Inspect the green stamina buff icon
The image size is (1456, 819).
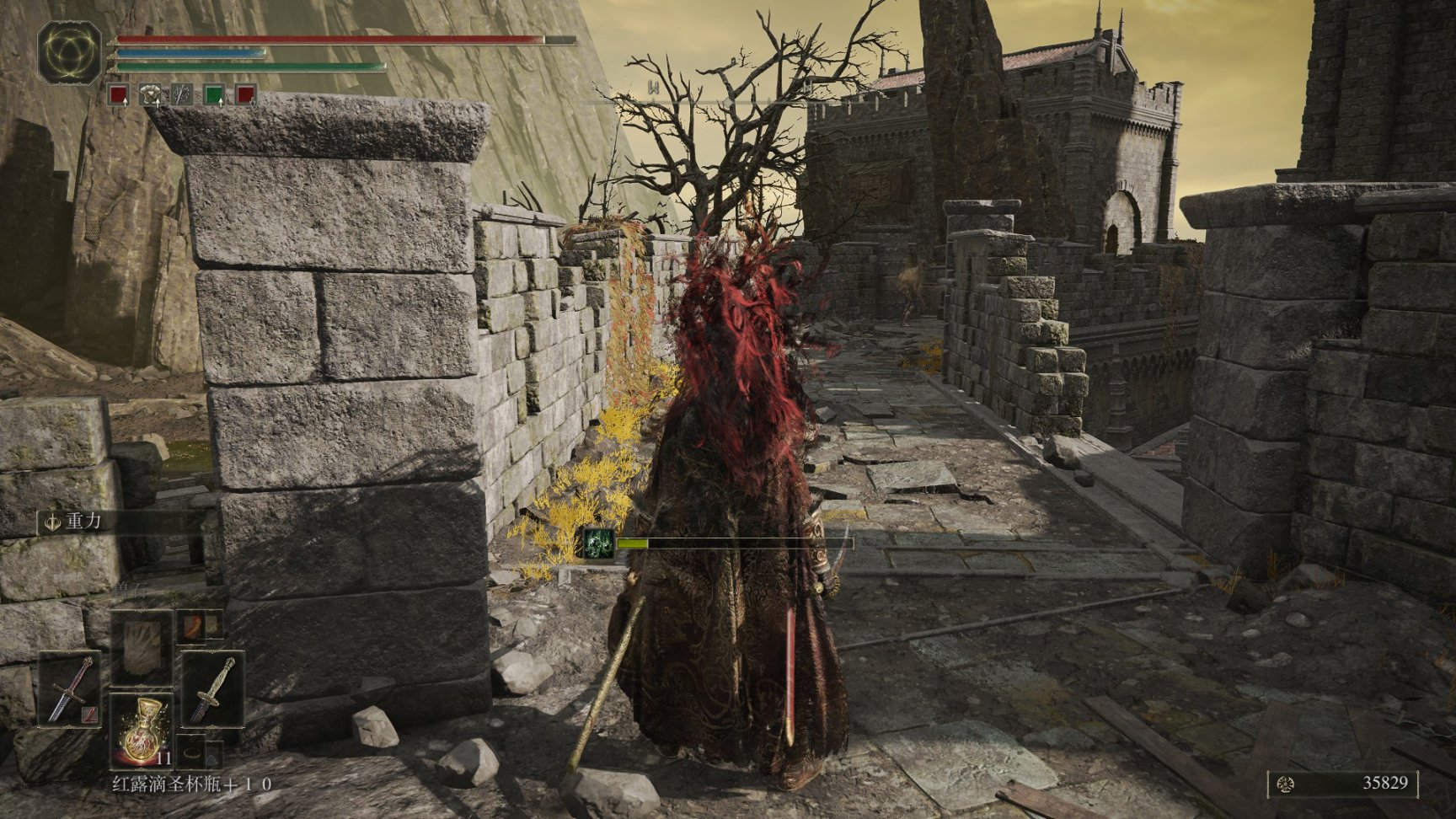214,94
